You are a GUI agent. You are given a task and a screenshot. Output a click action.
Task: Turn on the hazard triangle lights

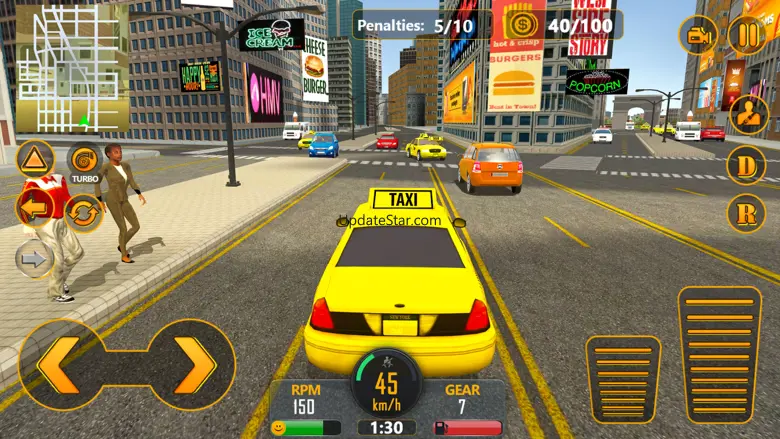tap(34, 160)
